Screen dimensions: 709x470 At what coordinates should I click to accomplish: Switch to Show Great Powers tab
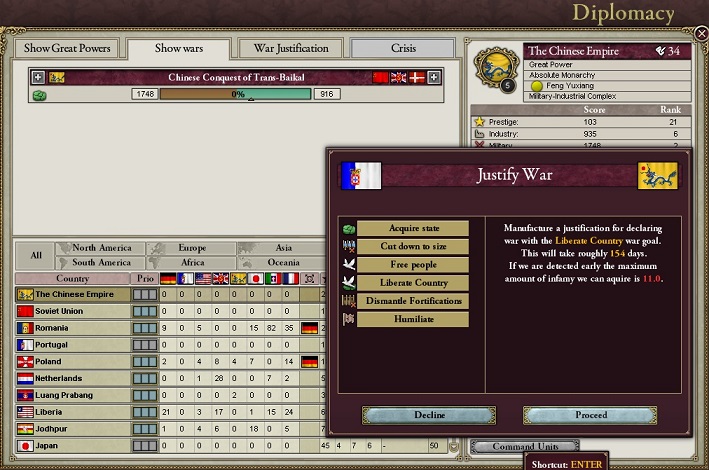[x=68, y=48]
